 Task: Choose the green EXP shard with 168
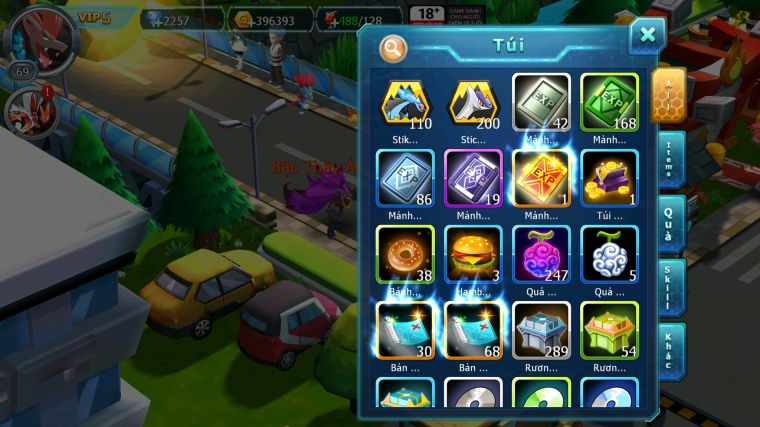point(609,104)
